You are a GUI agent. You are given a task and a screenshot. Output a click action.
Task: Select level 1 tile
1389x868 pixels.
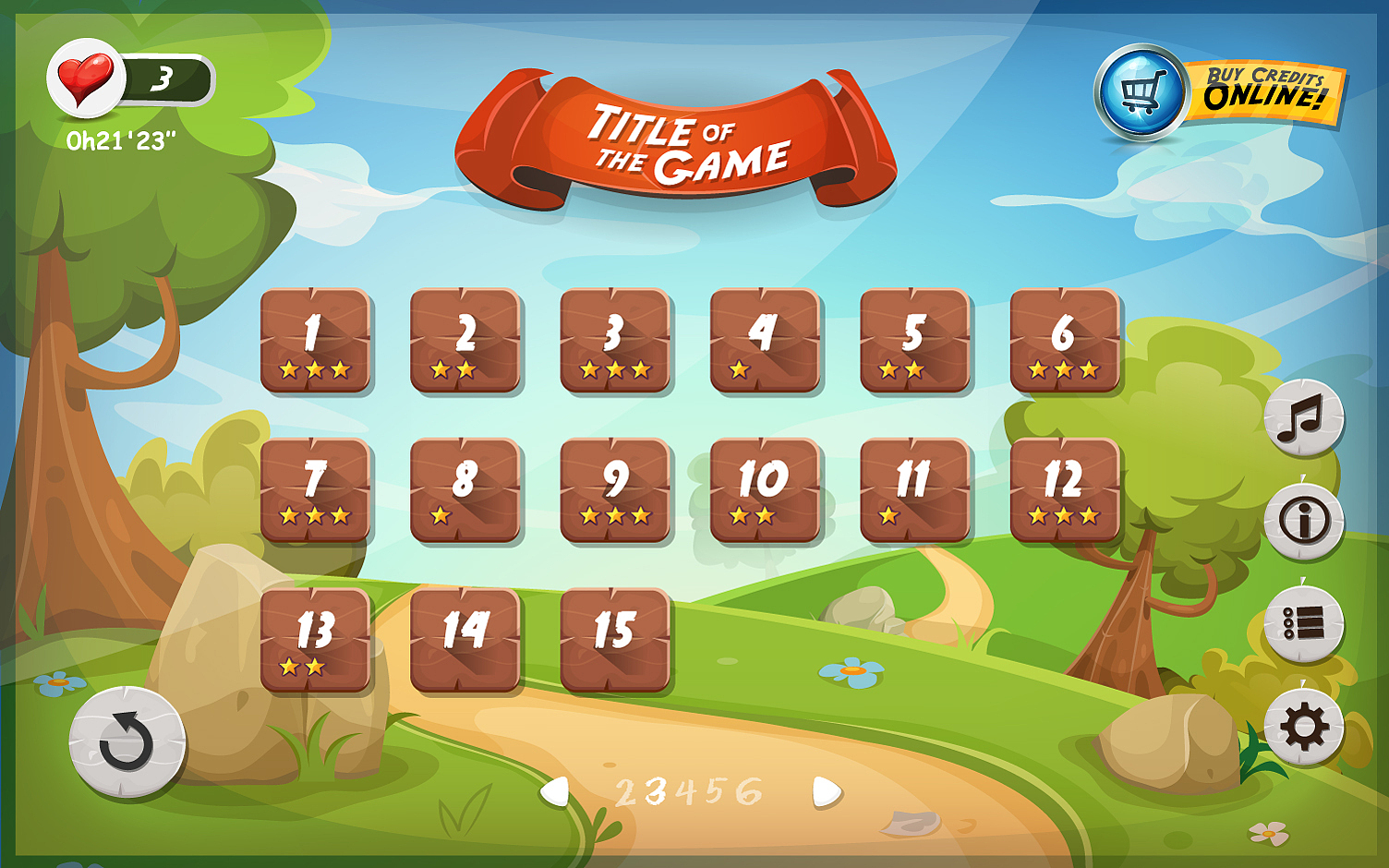pos(315,341)
